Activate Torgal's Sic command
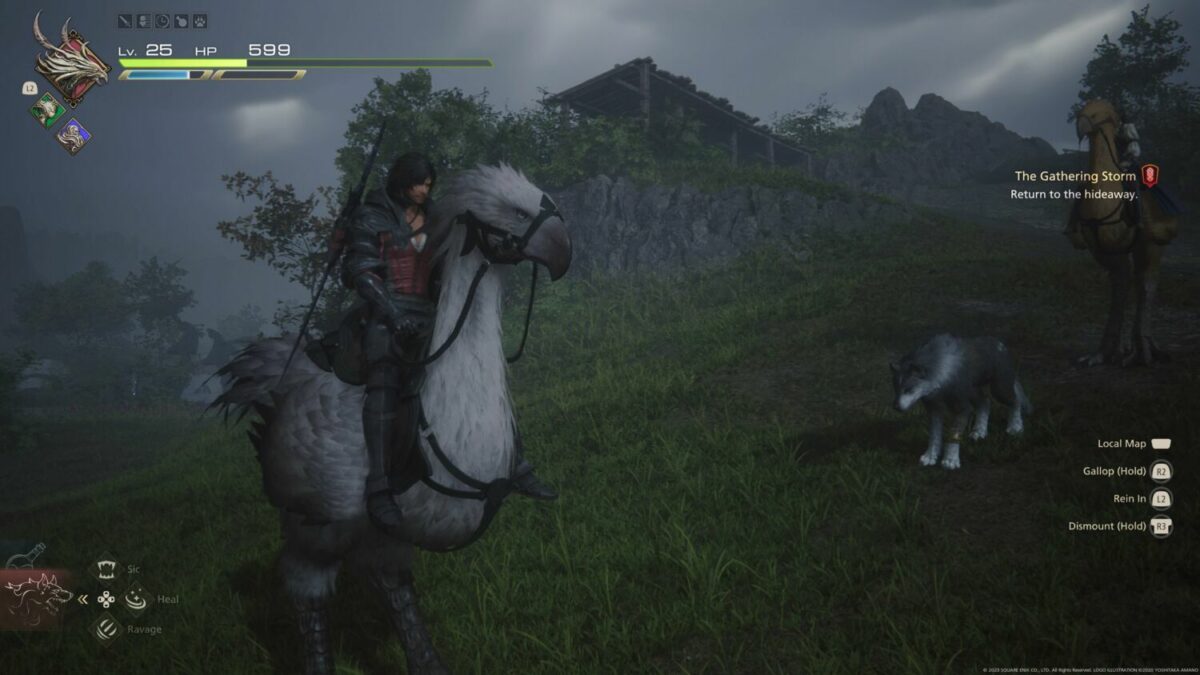This screenshot has width=1200, height=675. [x=106, y=569]
